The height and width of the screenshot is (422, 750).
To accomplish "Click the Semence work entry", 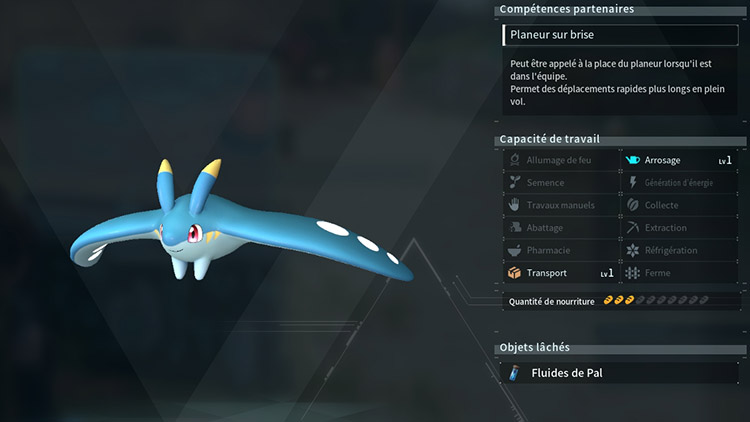I will [x=560, y=183].
